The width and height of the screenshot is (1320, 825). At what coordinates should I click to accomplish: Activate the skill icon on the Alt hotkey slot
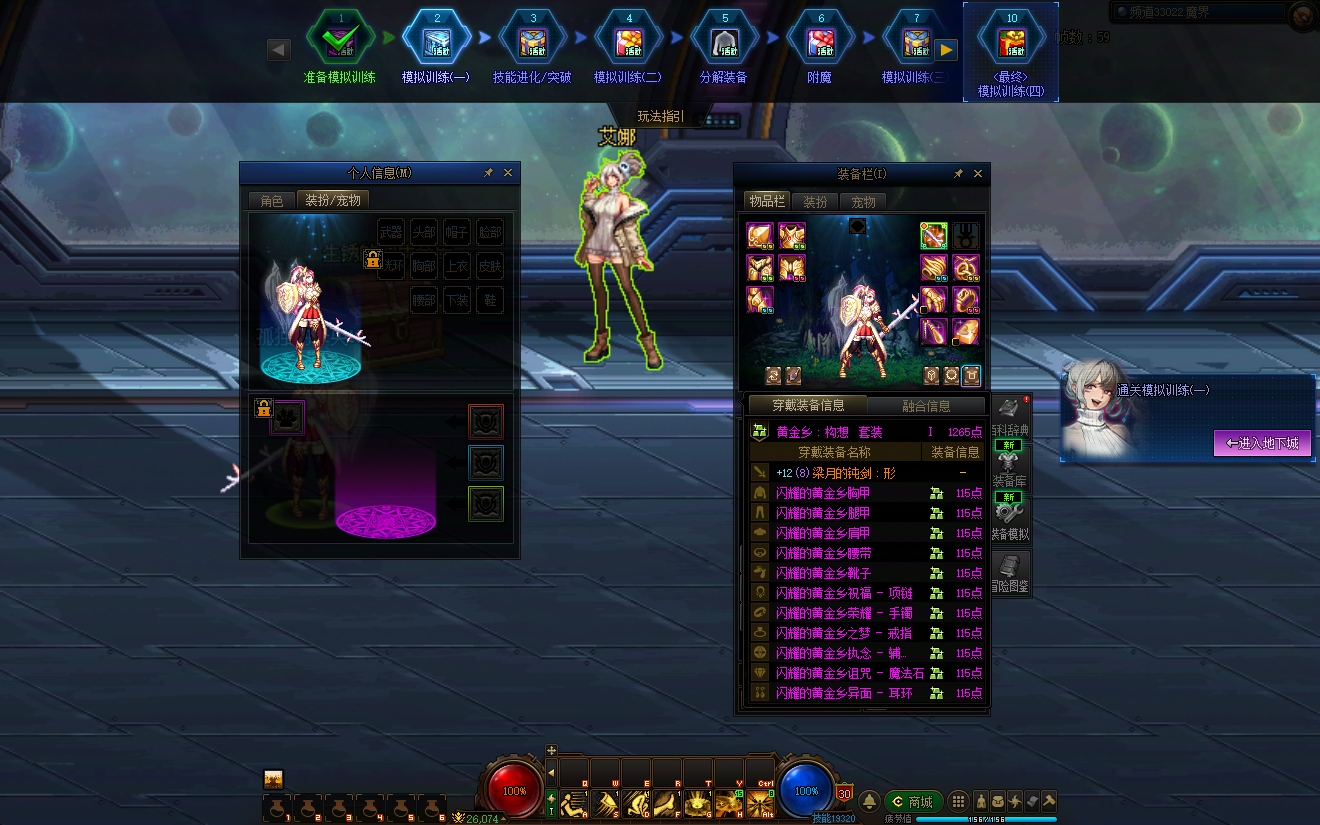760,802
